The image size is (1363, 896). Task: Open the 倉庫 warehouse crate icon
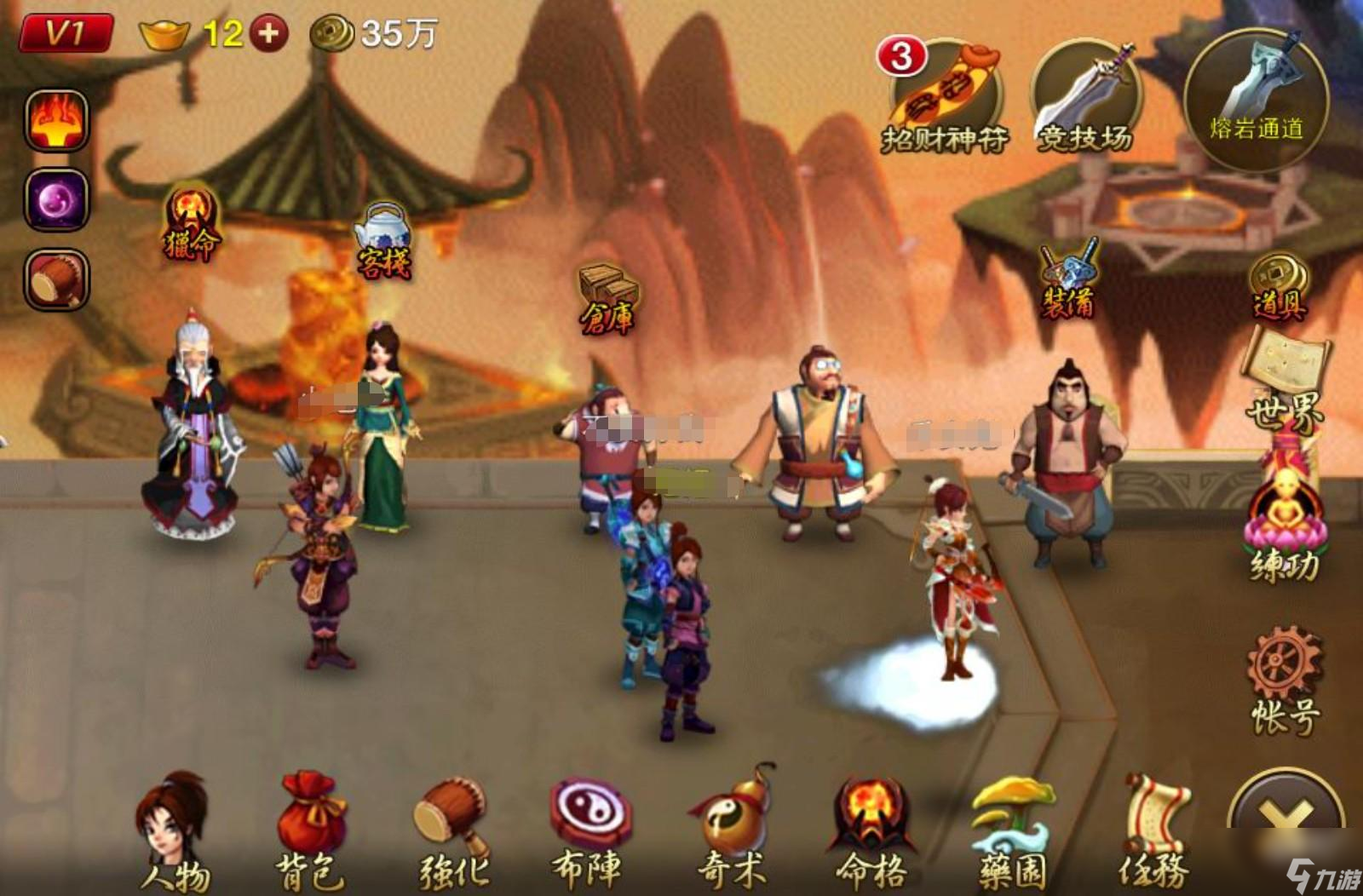608,298
